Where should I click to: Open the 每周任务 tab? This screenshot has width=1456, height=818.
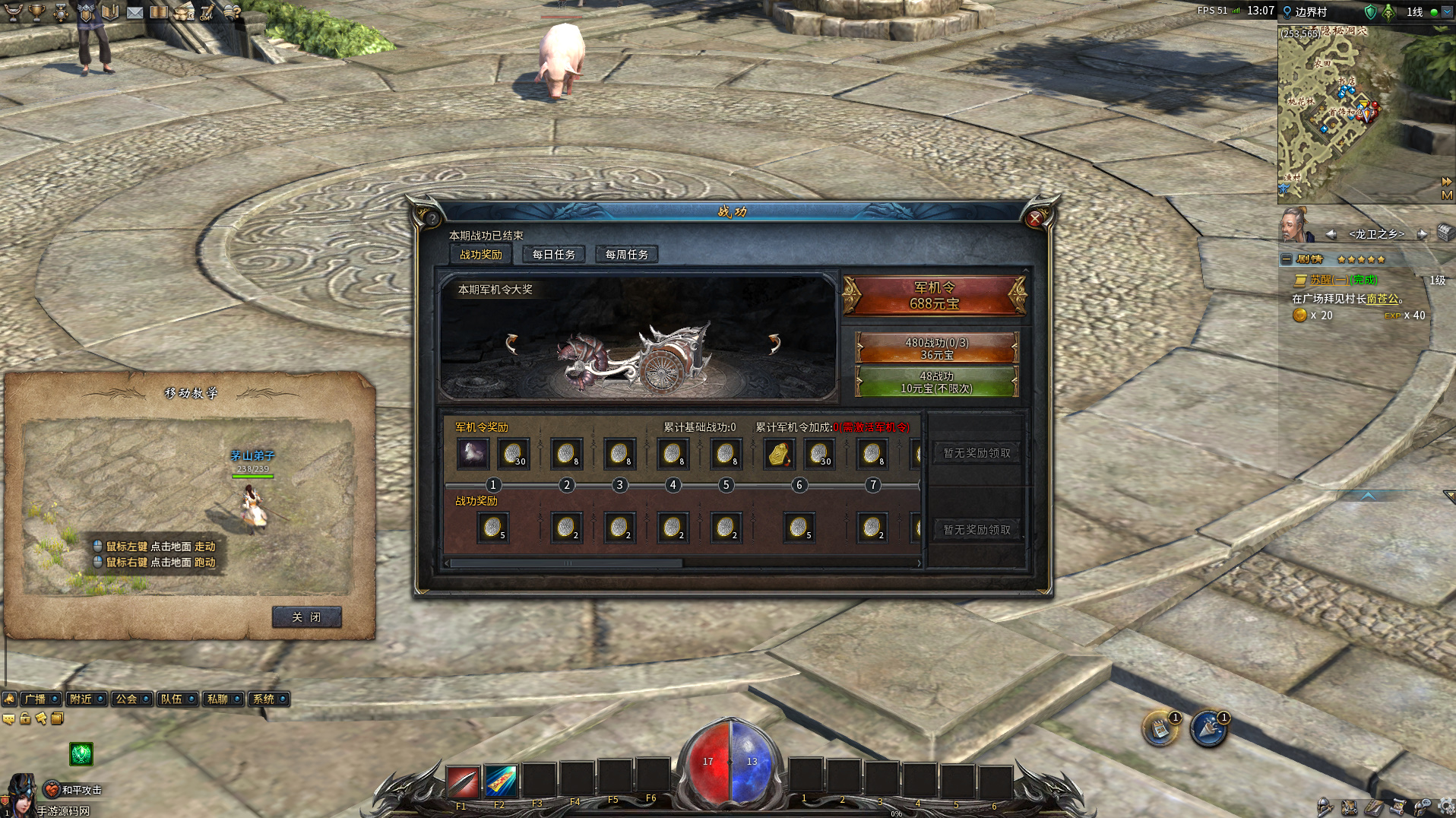click(626, 255)
